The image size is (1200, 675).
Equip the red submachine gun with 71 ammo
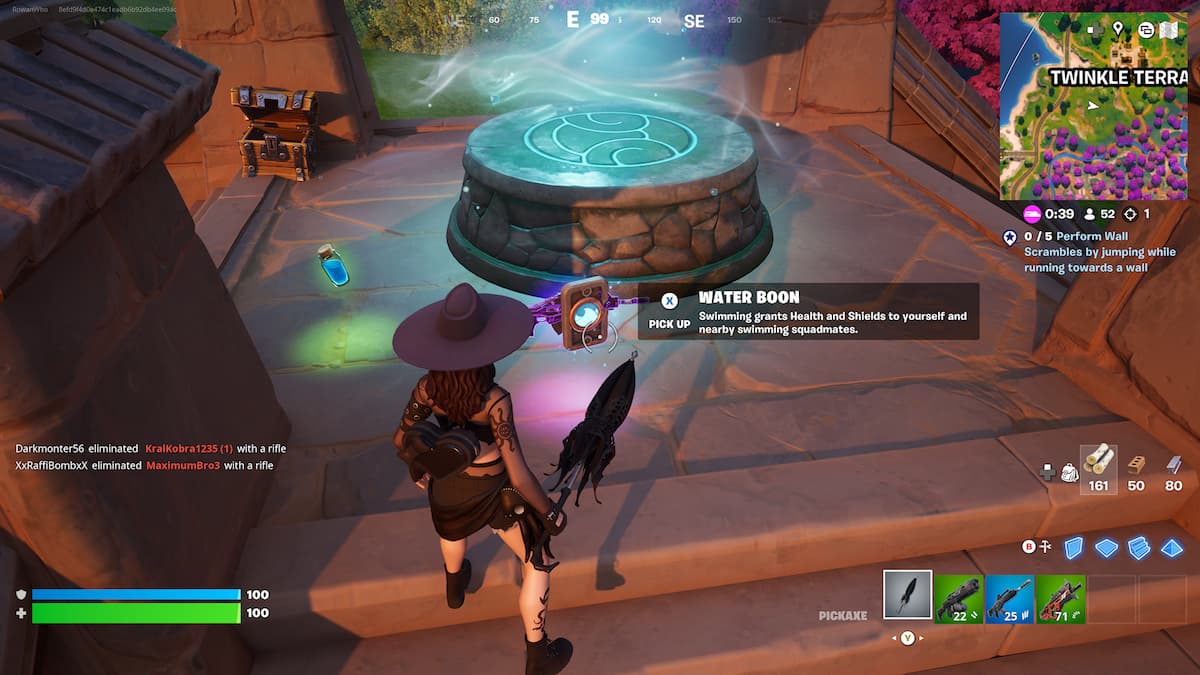1061,598
